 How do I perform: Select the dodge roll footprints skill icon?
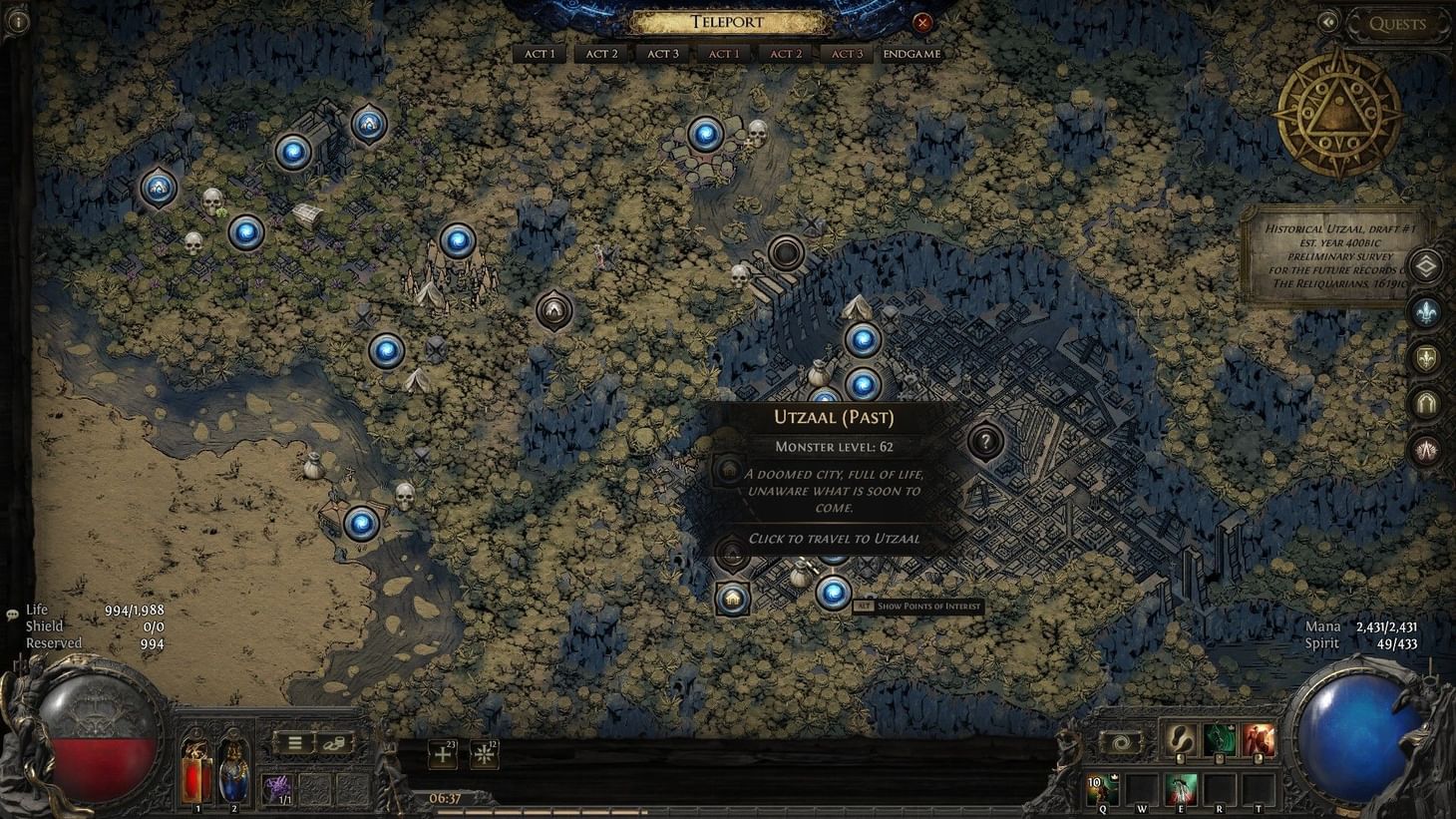pos(1180,741)
